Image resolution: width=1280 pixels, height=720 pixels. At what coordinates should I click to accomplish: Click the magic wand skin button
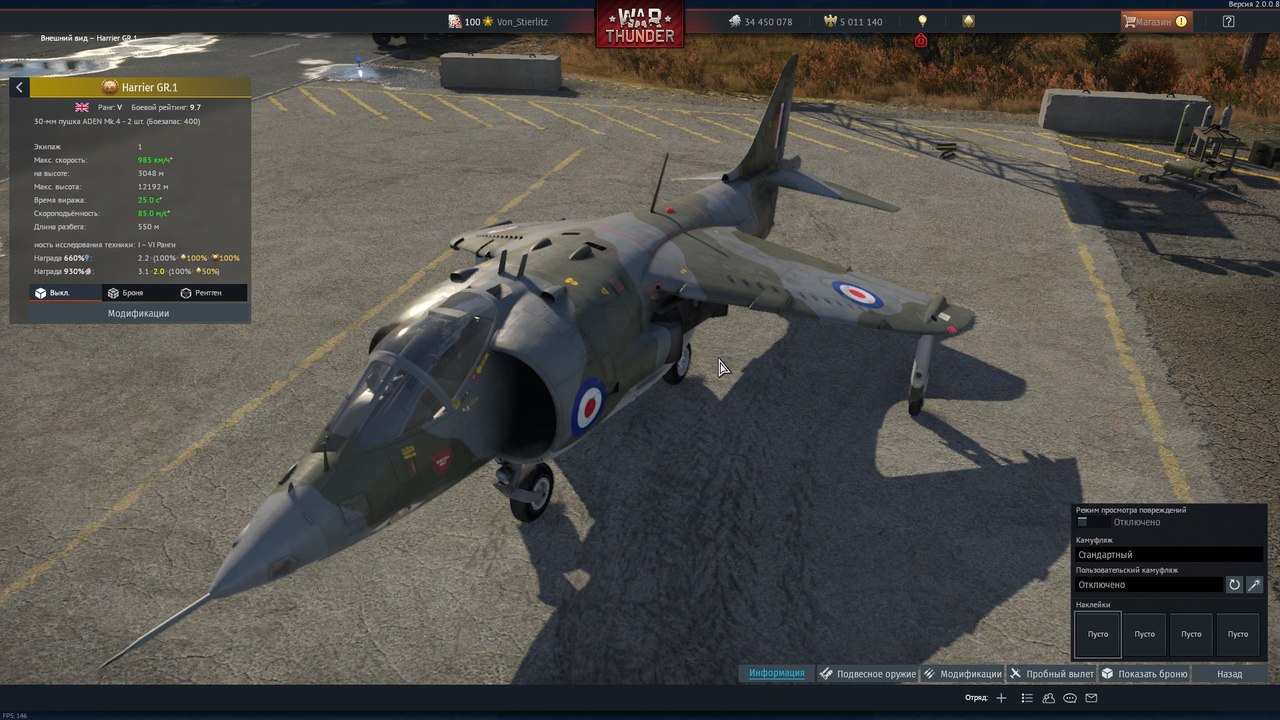(x=1254, y=584)
